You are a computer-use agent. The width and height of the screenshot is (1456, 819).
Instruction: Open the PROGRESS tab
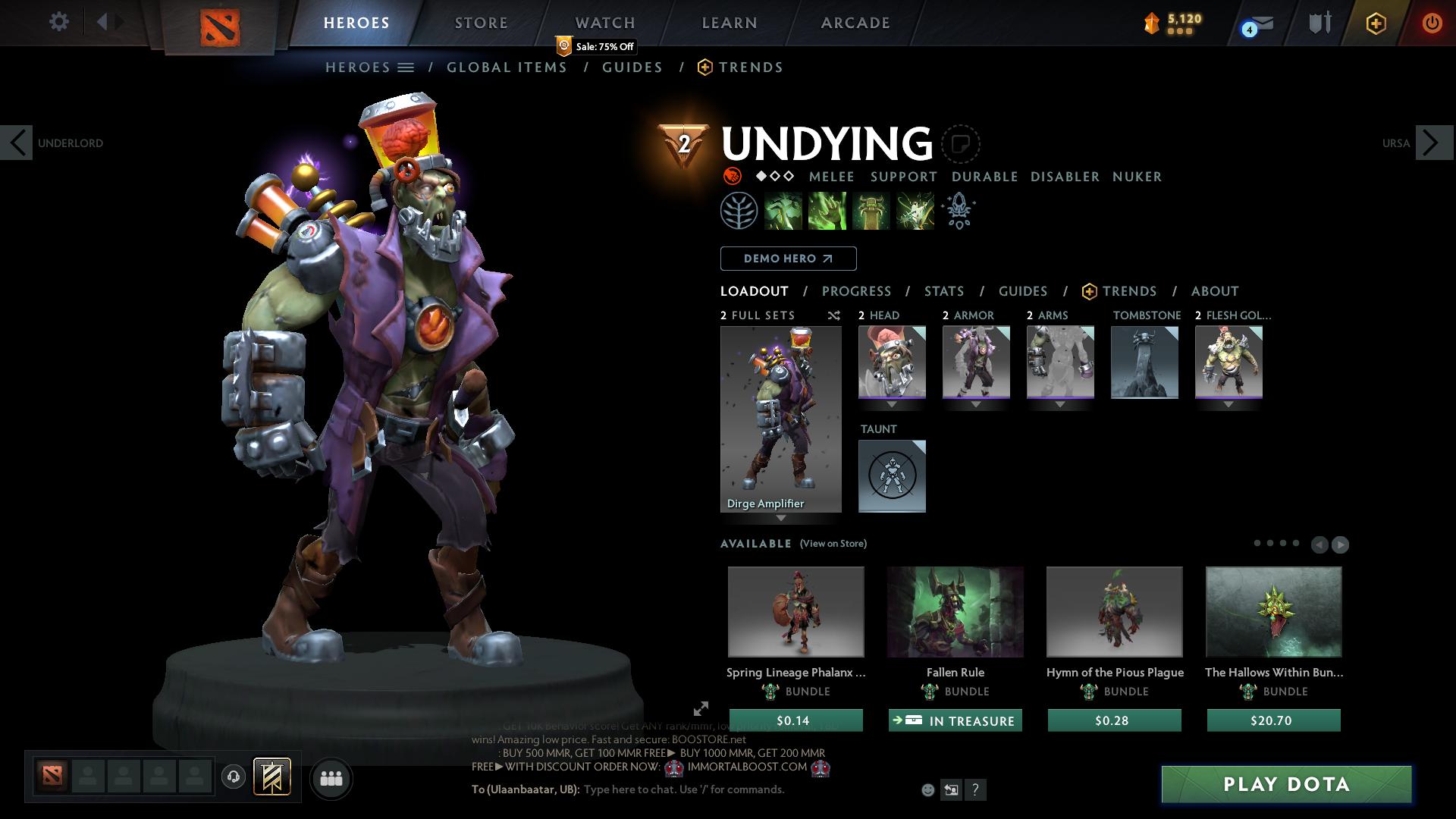pyautogui.click(x=857, y=291)
